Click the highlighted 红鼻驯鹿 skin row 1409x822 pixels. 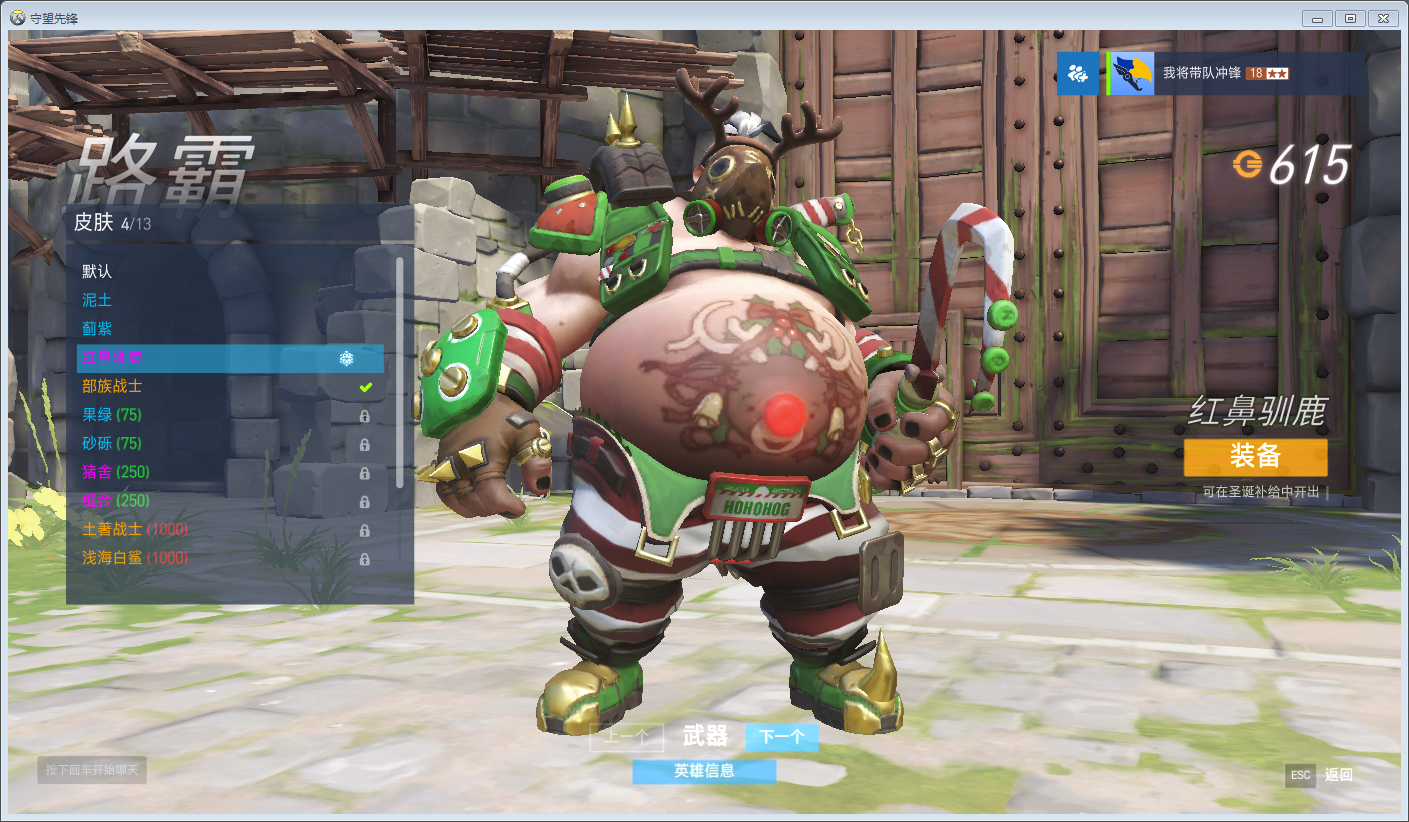(230, 358)
